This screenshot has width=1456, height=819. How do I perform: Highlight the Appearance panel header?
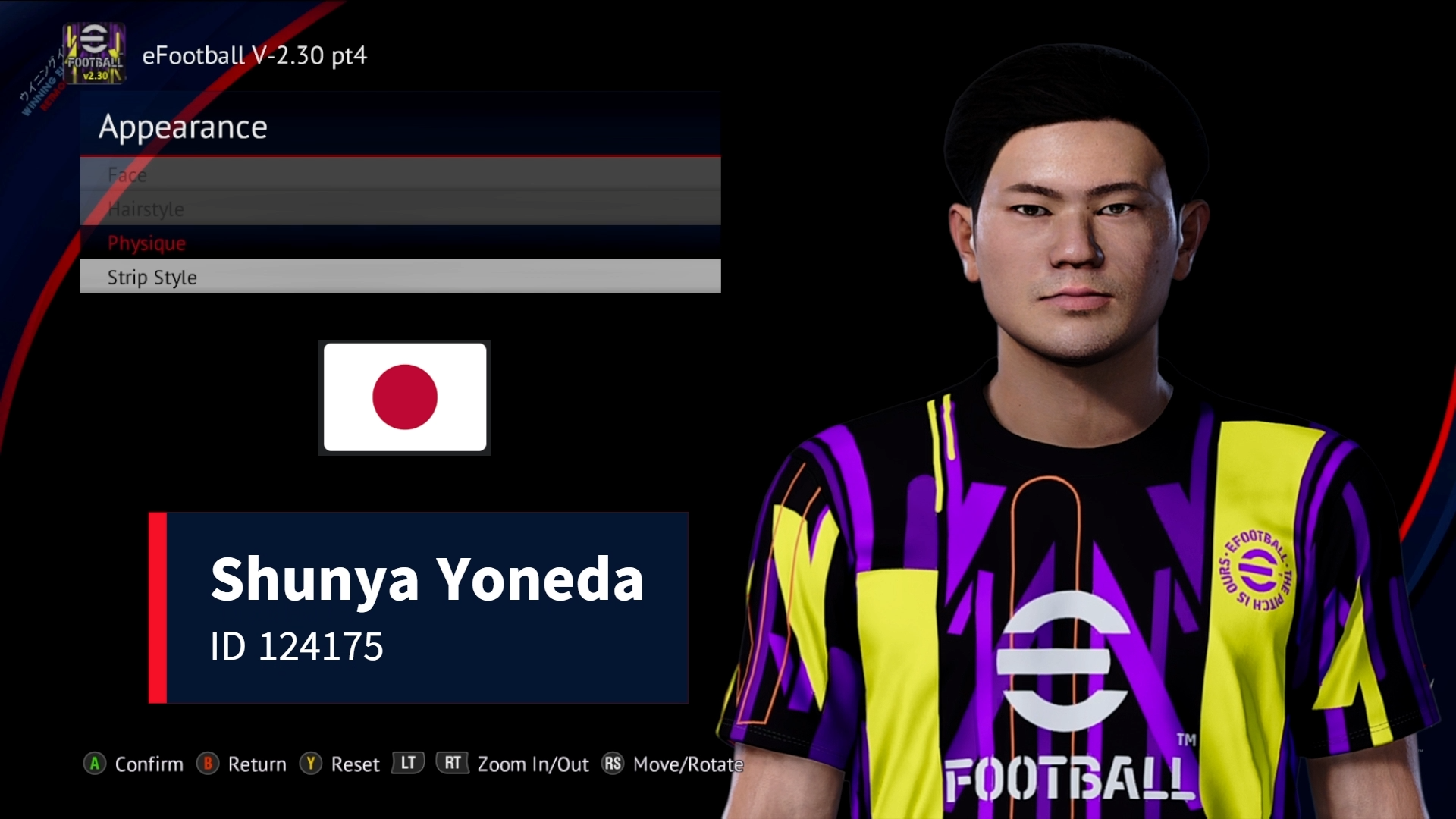pyautogui.click(x=184, y=127)
